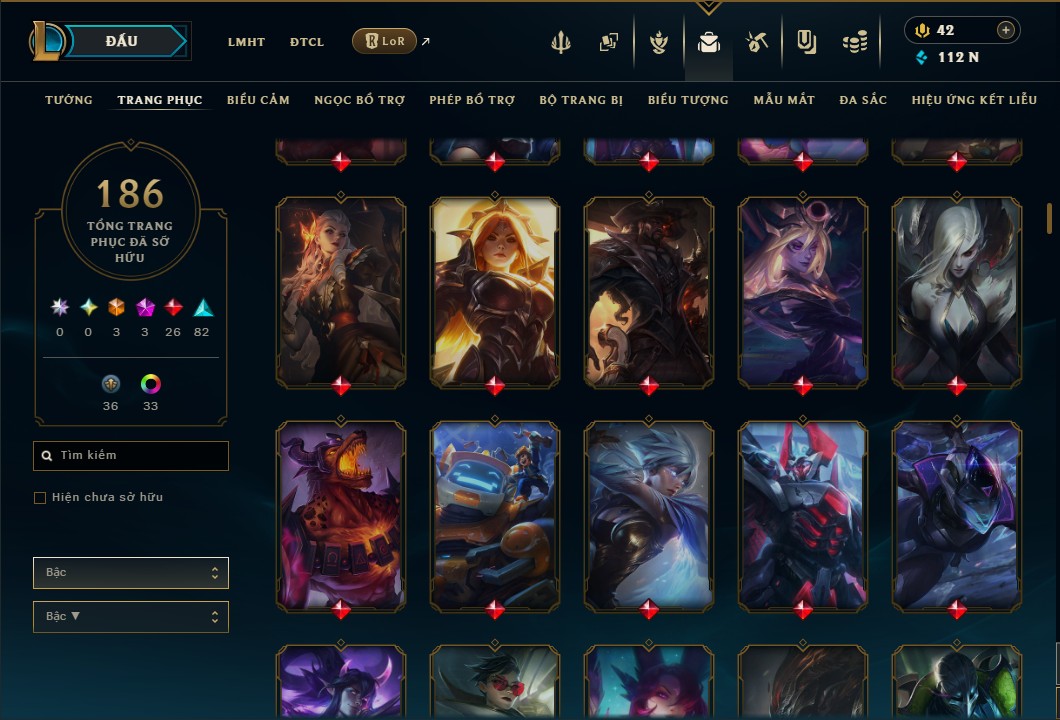
Task: Open the NGỌC BỔ TRỢ tab
Action: 359,100
